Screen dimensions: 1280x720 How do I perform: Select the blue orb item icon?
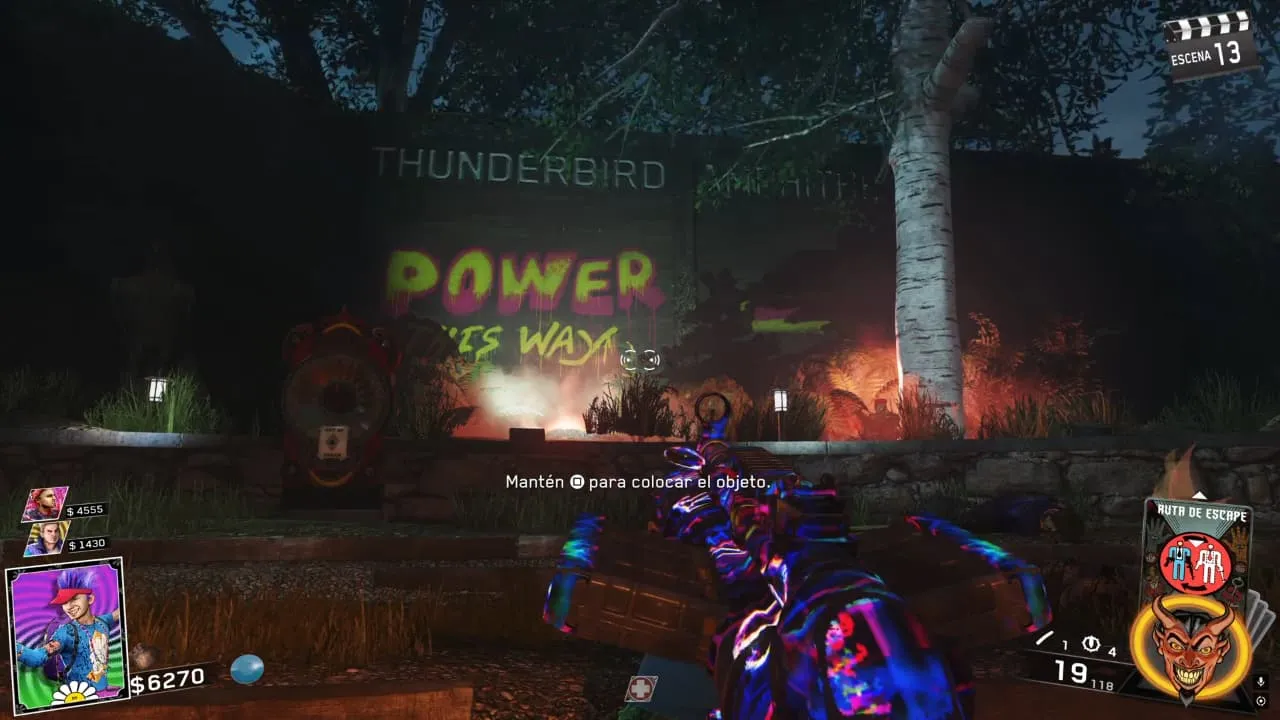(x=246, y=668)
